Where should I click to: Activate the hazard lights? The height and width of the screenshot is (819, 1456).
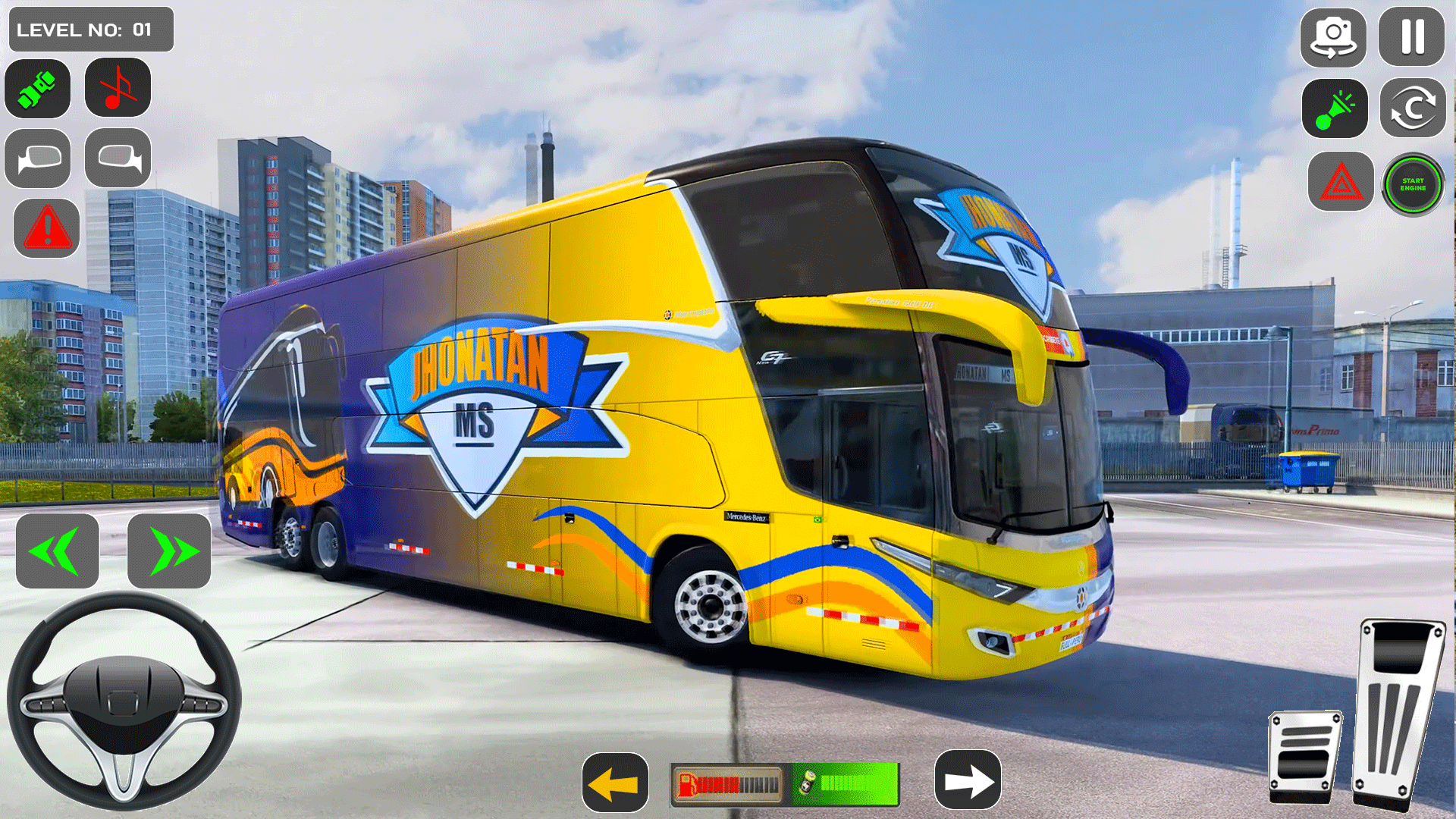click(x=1341, y=183)
